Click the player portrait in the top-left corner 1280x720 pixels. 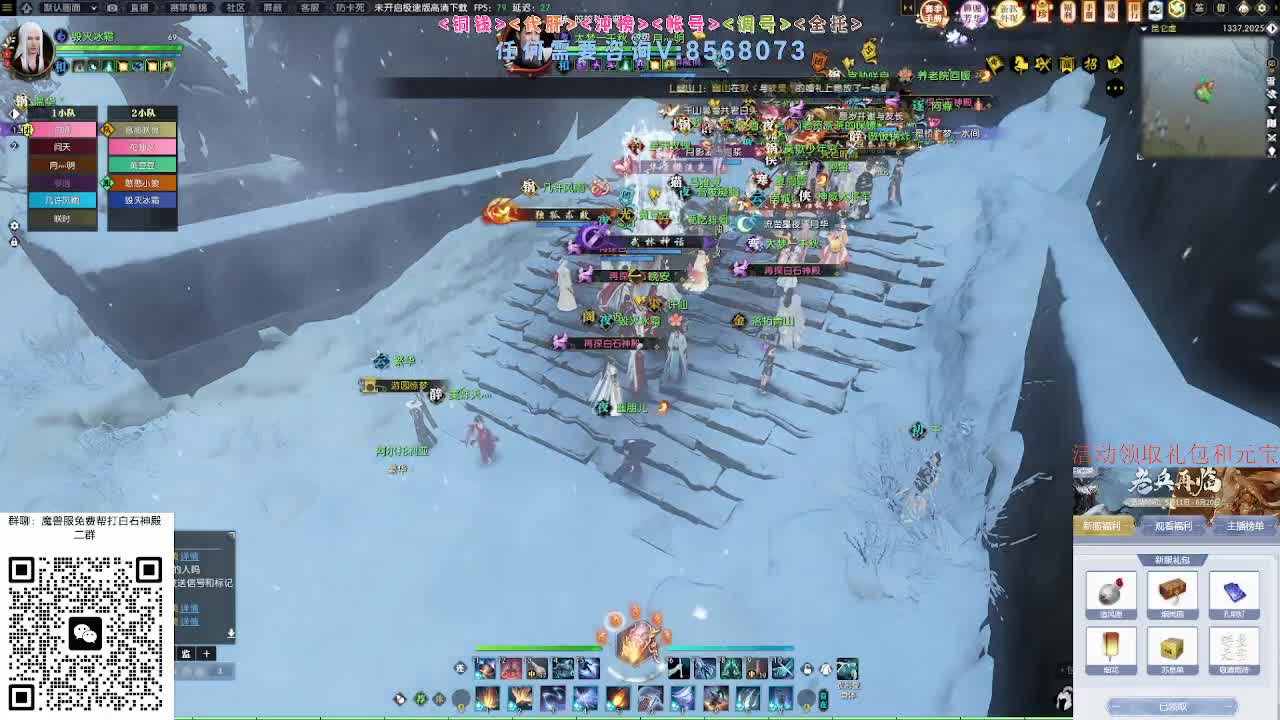[x=28, y=50]
